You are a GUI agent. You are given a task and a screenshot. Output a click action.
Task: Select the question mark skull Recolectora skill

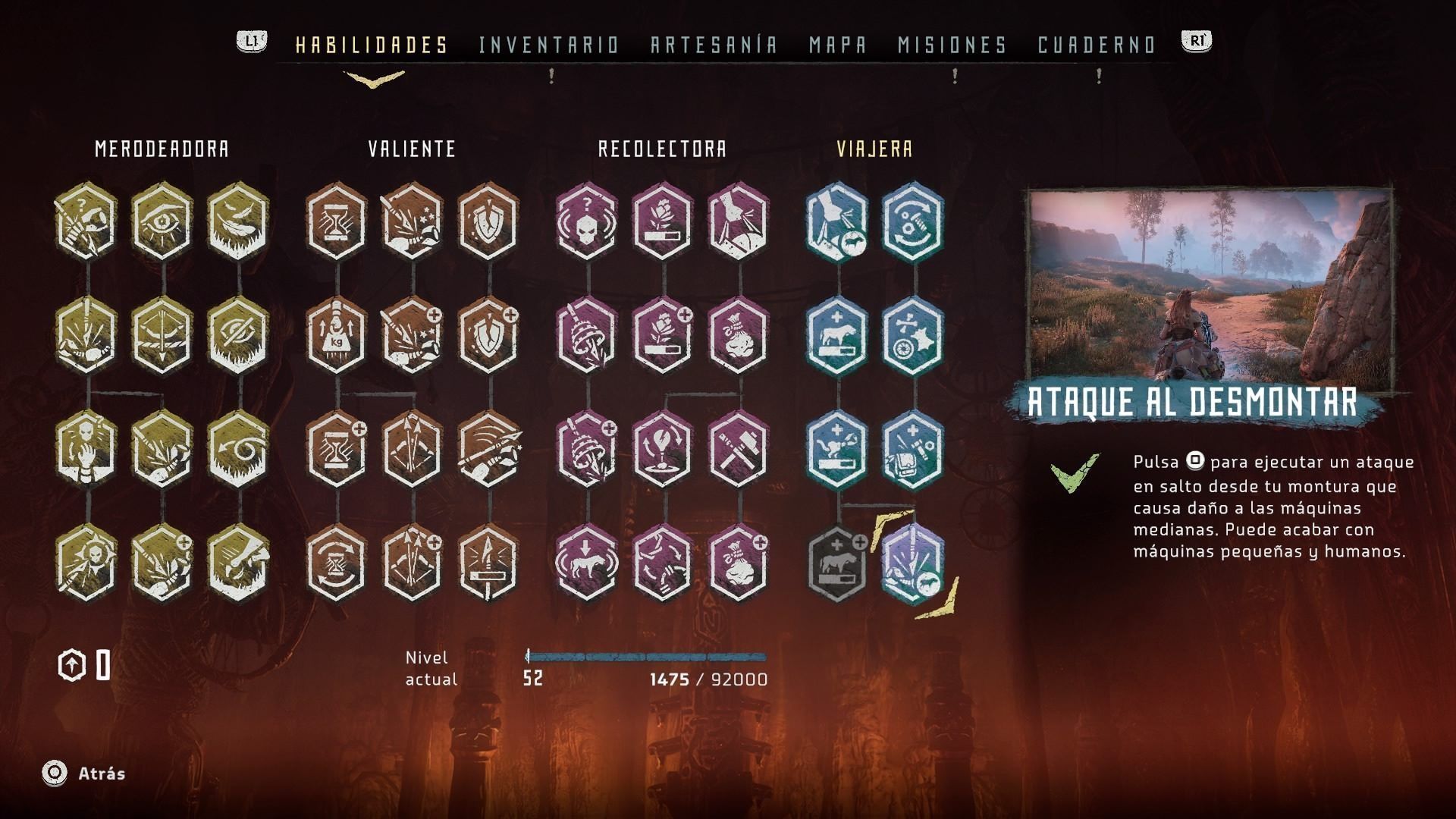click(587, 221)
